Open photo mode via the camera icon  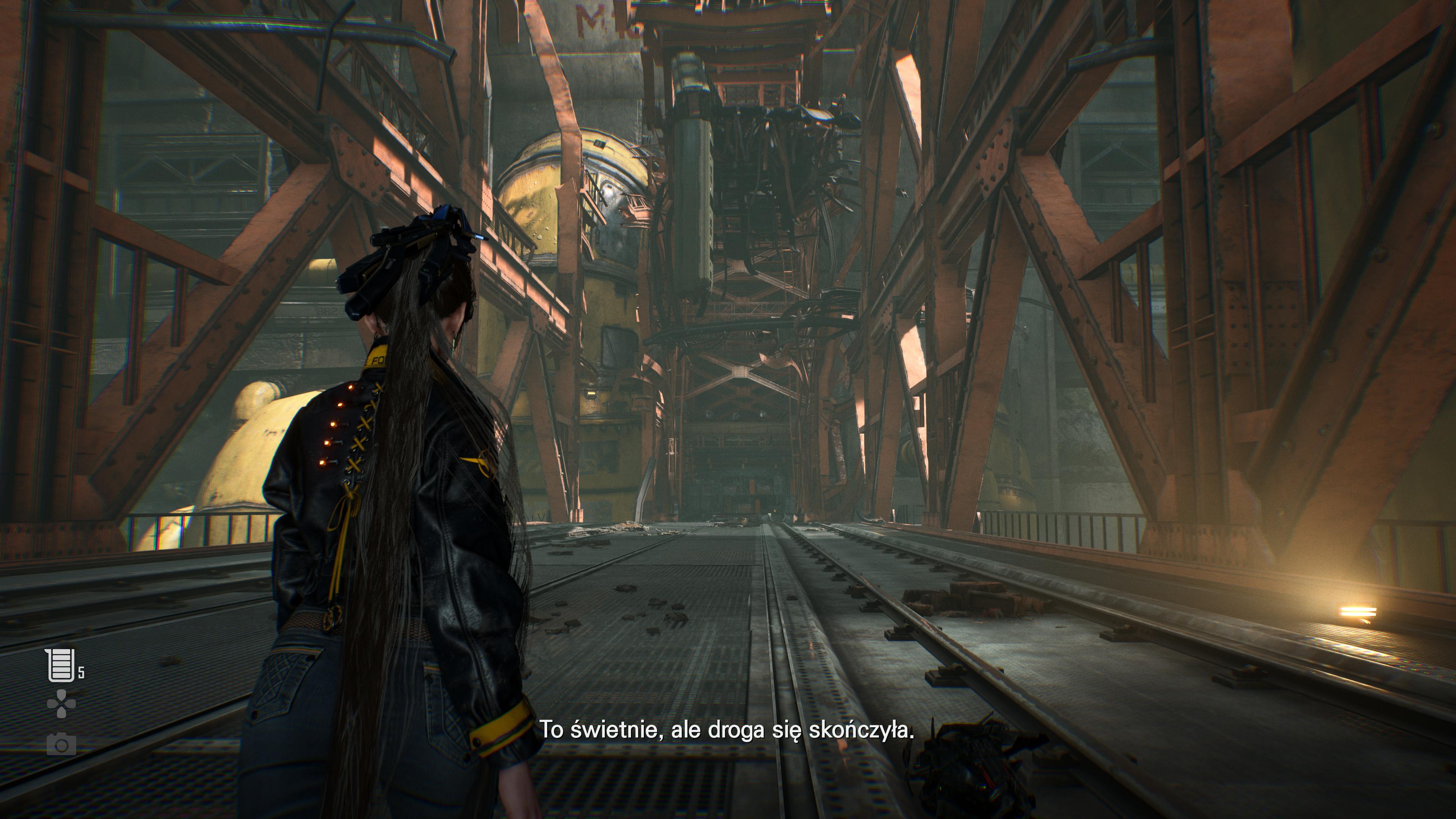tap(61, 744)
